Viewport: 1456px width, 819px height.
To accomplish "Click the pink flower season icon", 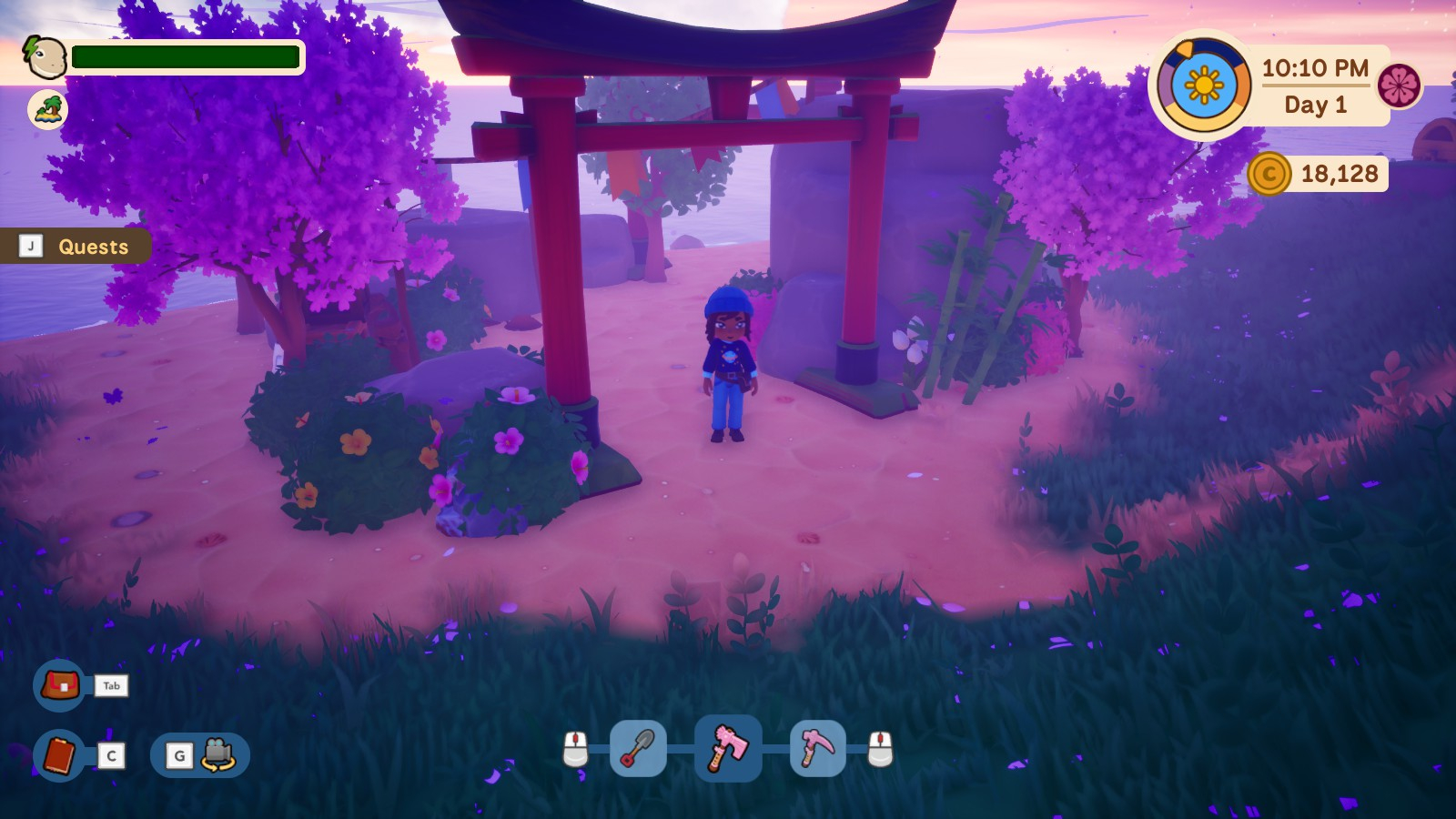I will point(1399,86).
